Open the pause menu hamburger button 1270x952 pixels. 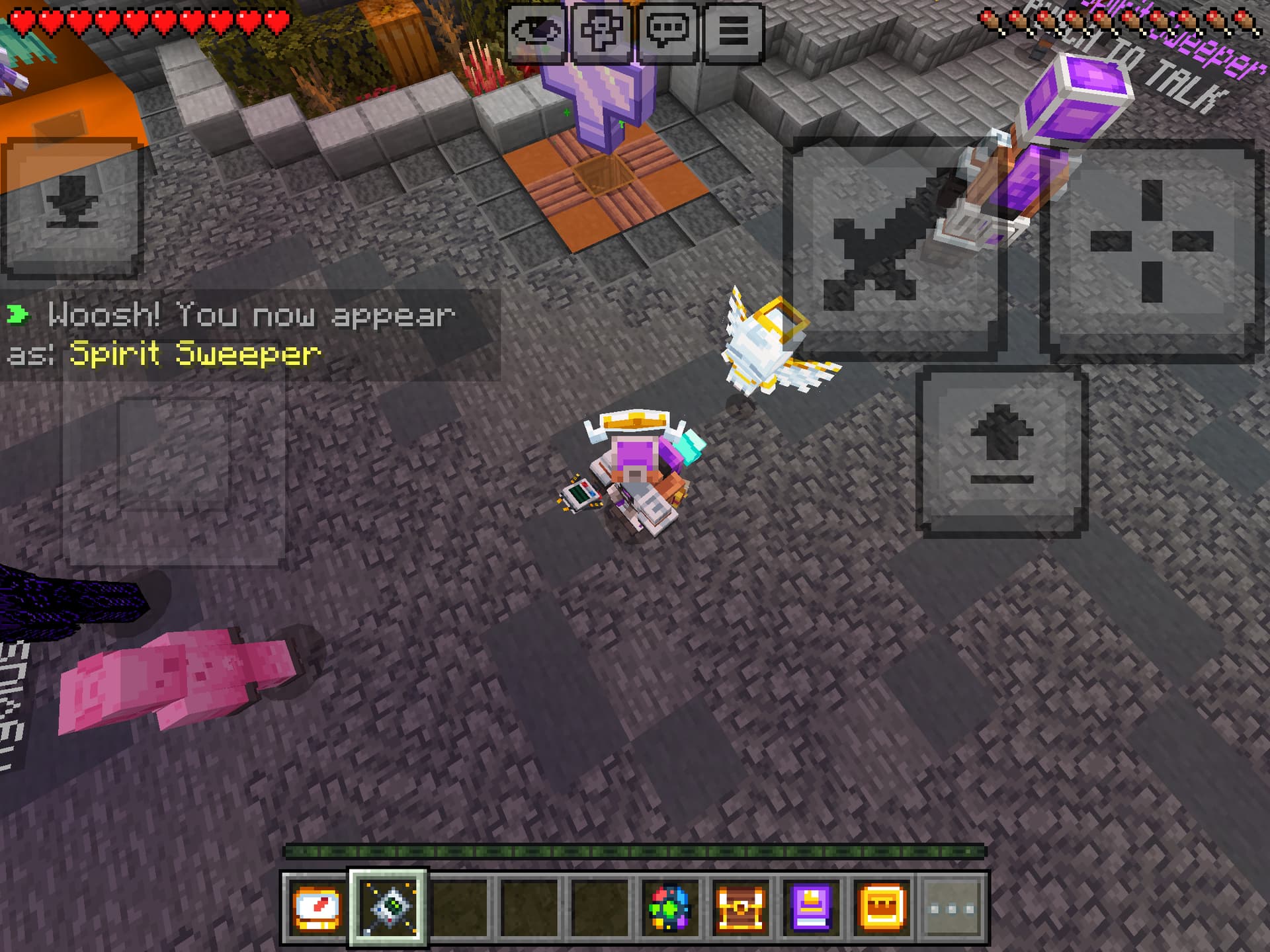click(733, 31)
